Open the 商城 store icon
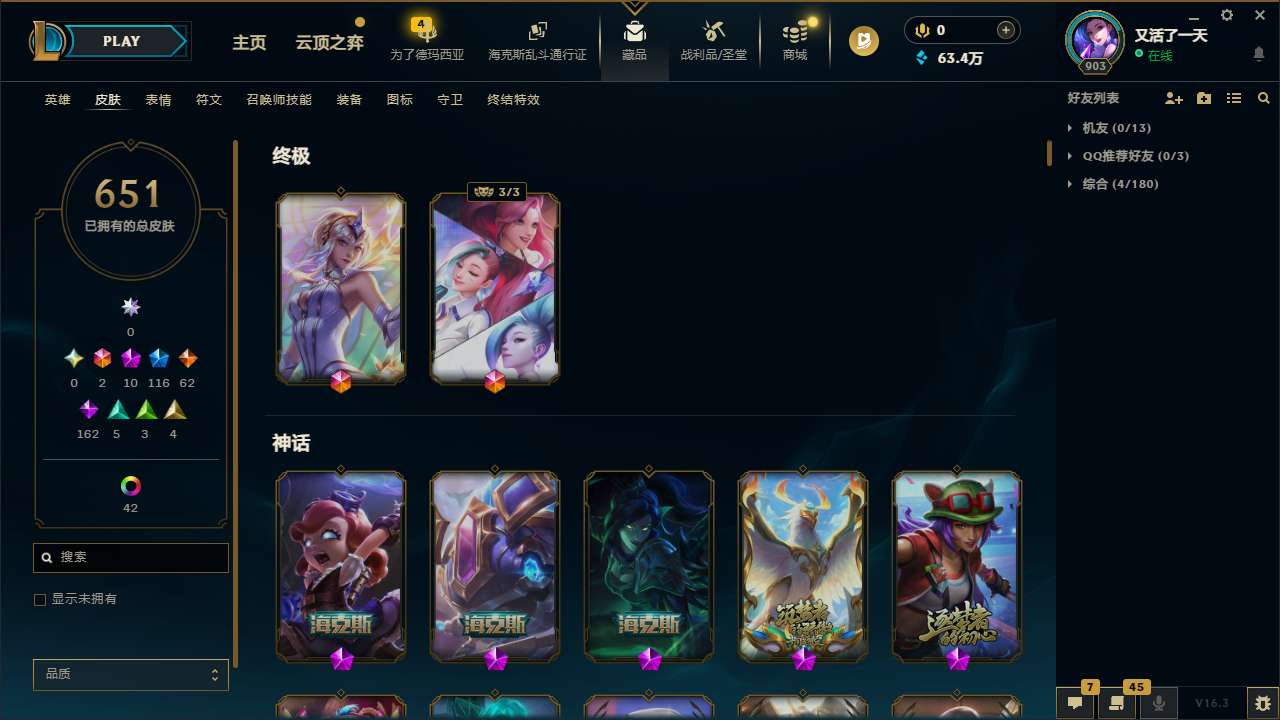 tap(795, 40)
